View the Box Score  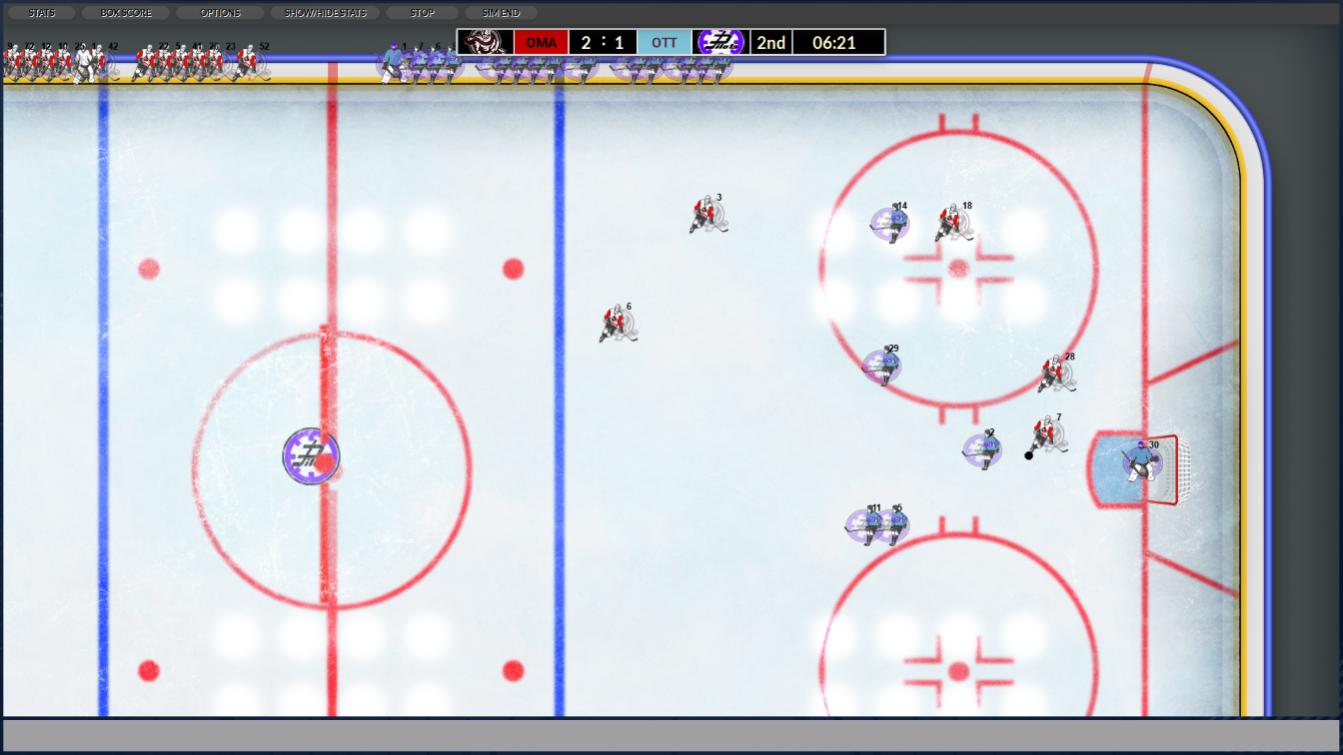[126, 13]
